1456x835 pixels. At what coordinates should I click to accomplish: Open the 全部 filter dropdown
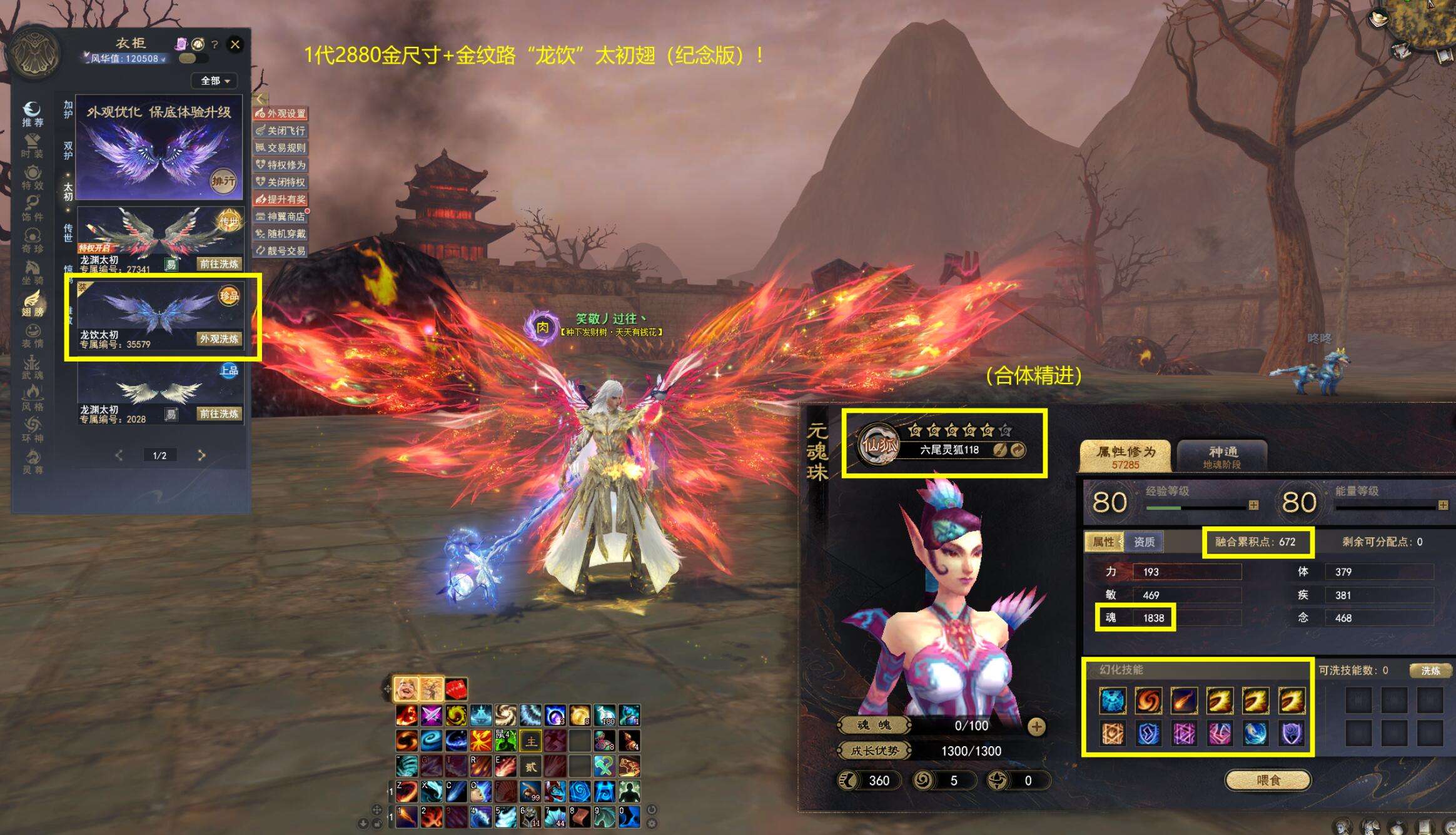(x=216, y=81)
